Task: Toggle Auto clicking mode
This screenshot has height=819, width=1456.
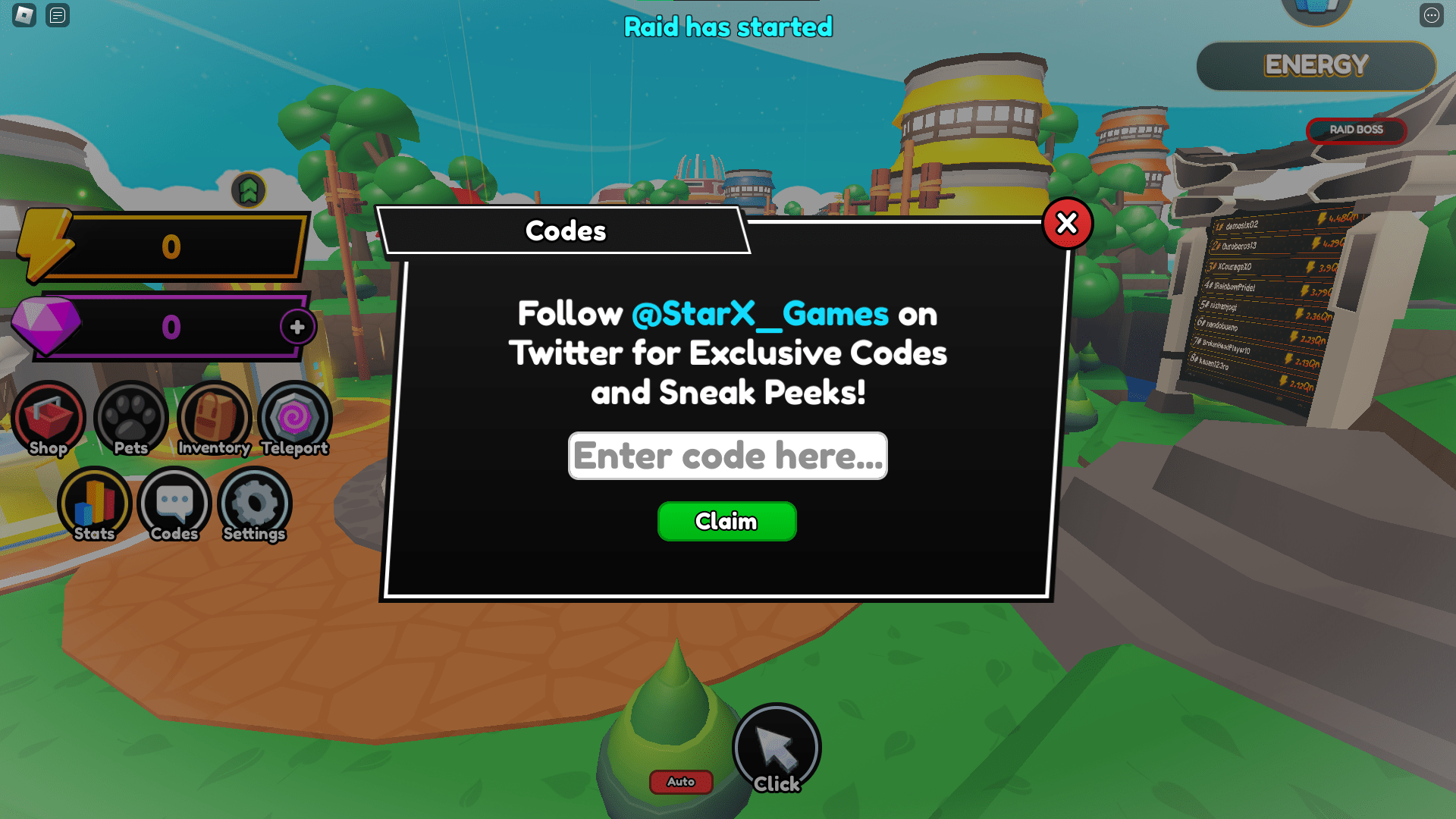Action: point(680,782)
